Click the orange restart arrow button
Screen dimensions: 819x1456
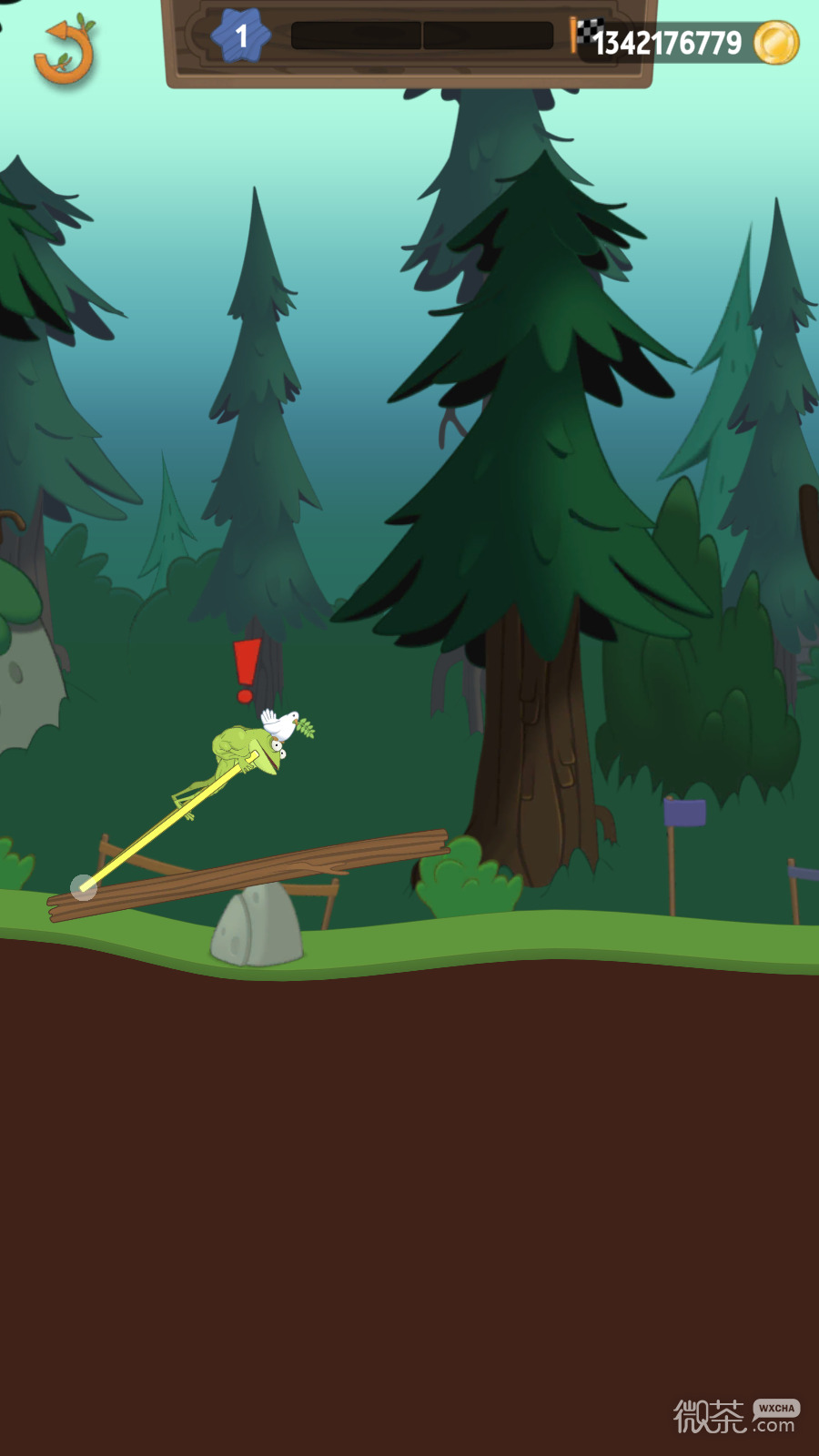(x=65, y=52)
